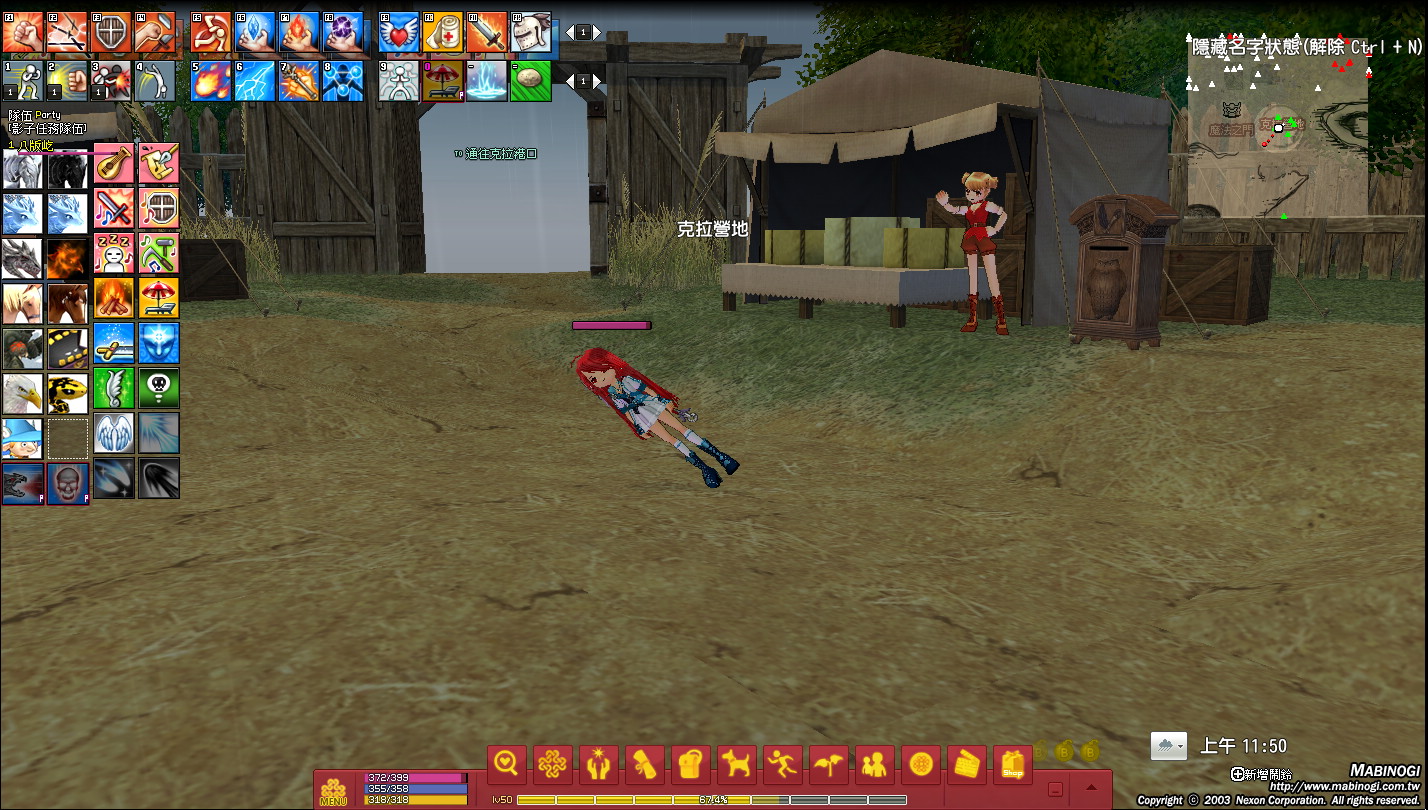Cast the ice crystal magic on F6
Viewport: 1428px width, 810px height.
255,32
